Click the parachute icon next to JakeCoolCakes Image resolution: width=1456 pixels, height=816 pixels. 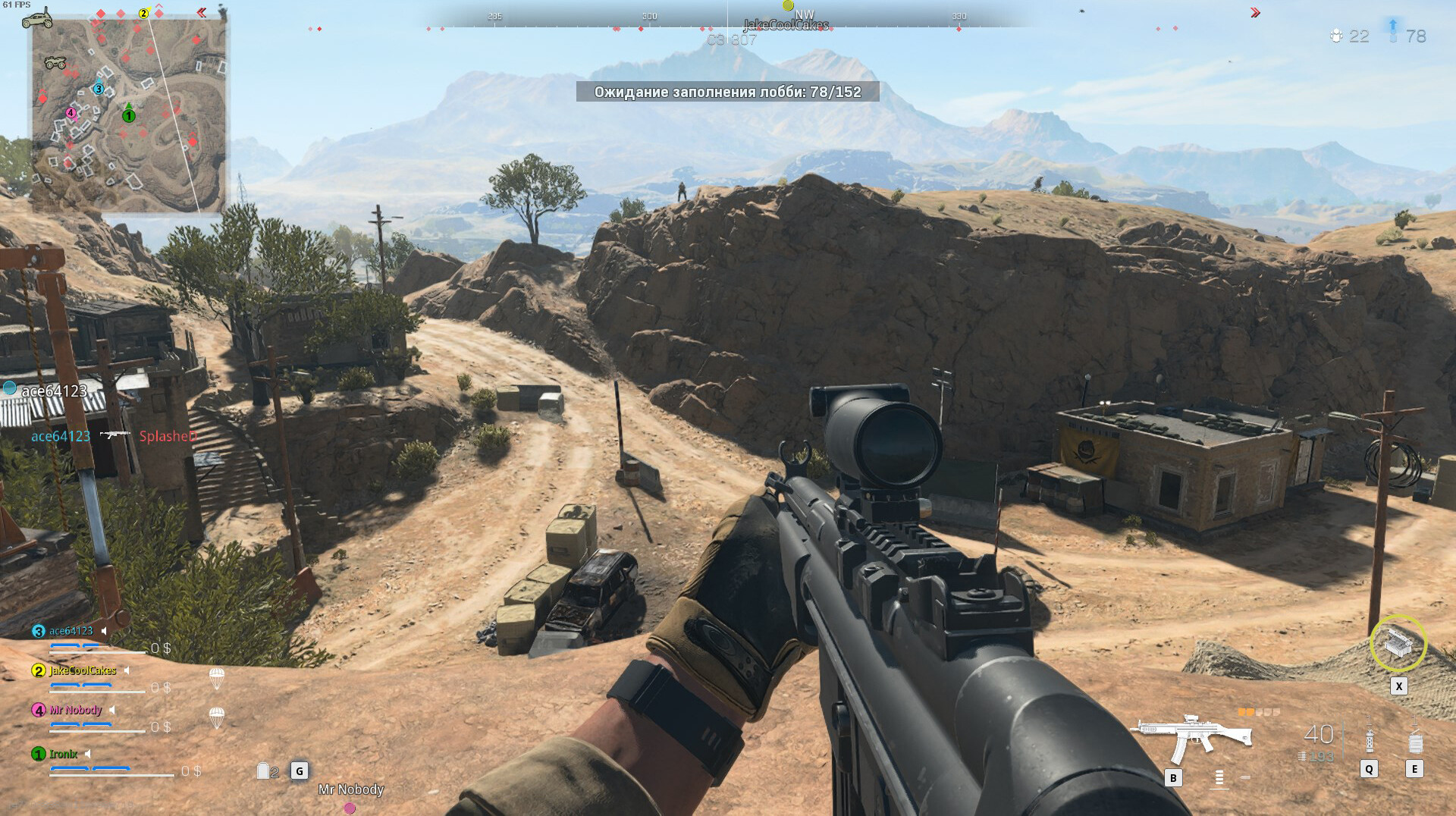[216, 677]
